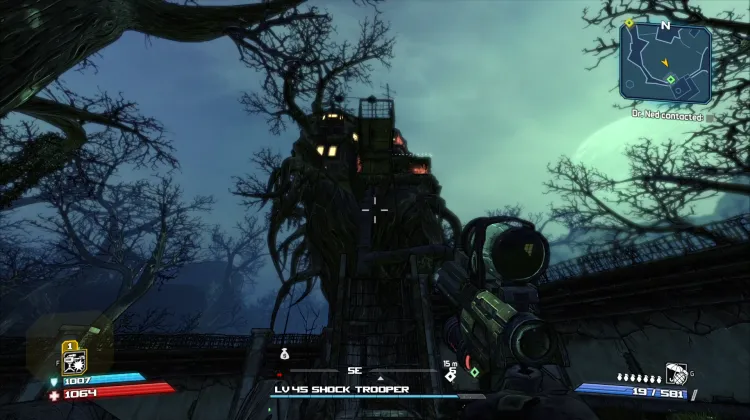Image resolution: width=750 pixels, height=420 pixels.
Task: Click the "Dr. Ned contacted" objective tracker
Action: 668,116
